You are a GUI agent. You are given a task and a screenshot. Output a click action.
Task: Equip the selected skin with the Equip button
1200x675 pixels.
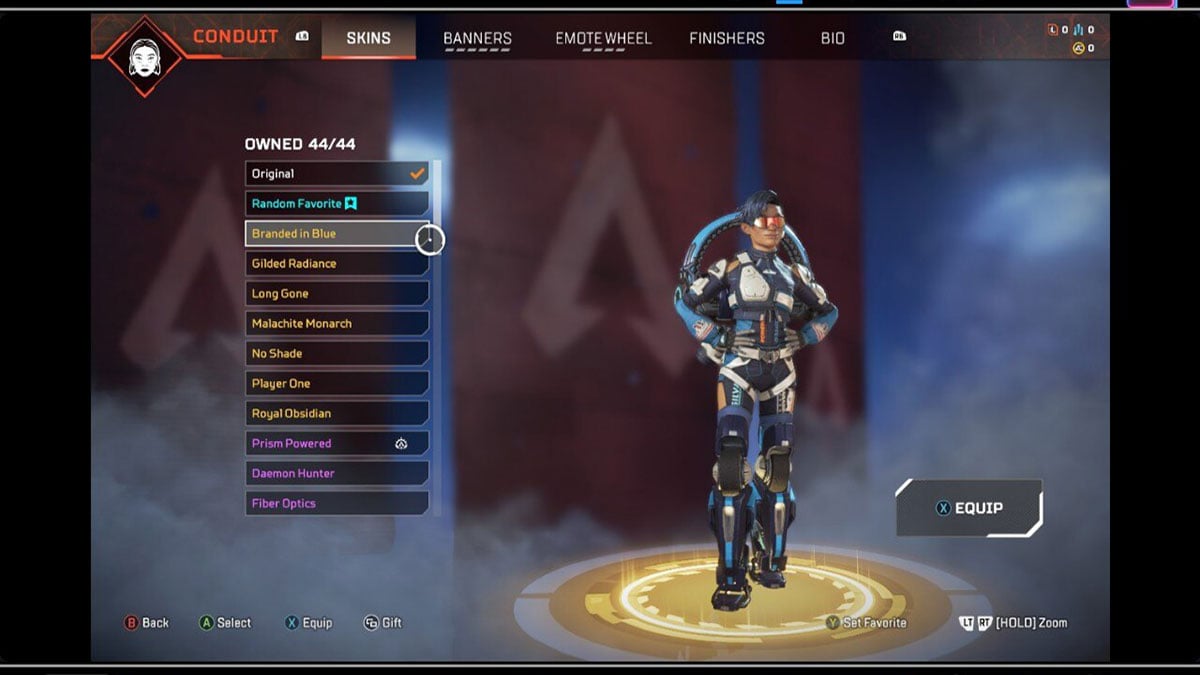coord(968,508)
